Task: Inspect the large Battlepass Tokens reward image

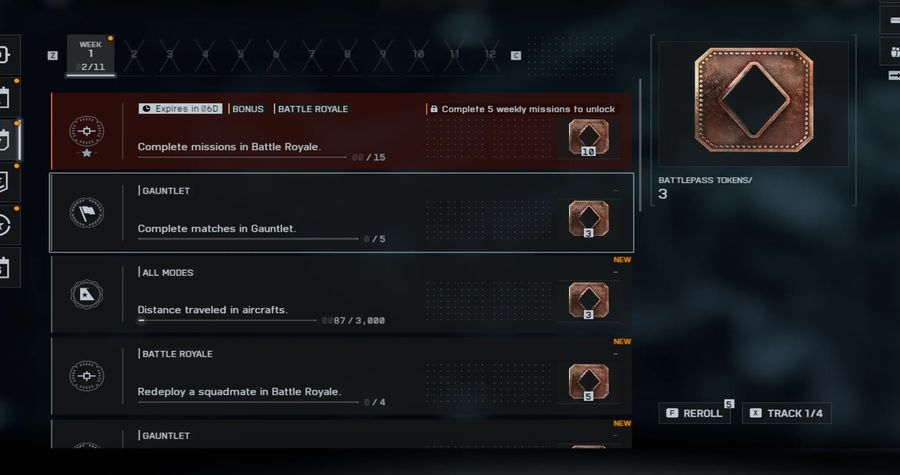Action: pos(753,104)
